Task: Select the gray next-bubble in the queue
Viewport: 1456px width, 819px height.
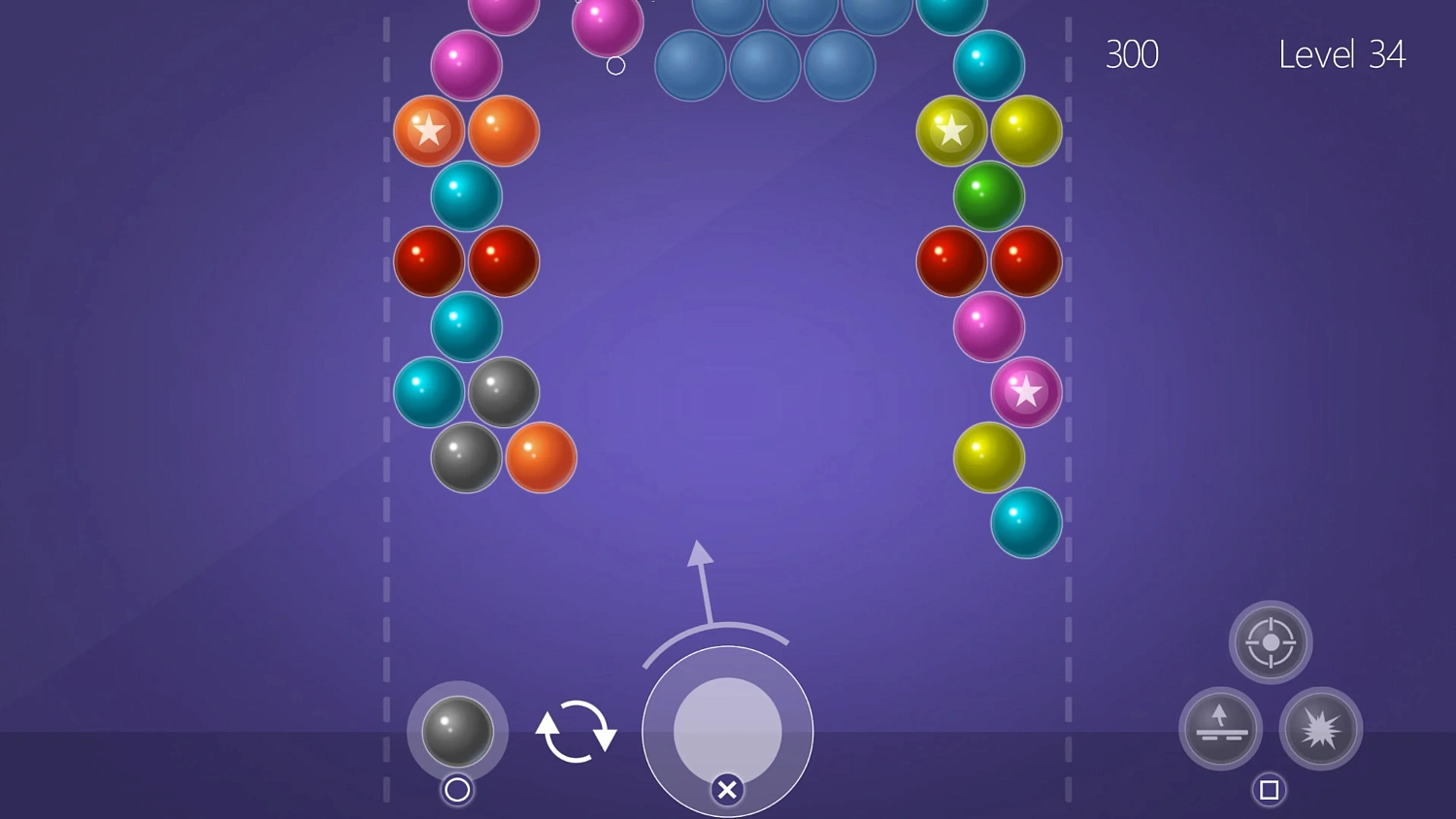Action: [x=456, y=733]
